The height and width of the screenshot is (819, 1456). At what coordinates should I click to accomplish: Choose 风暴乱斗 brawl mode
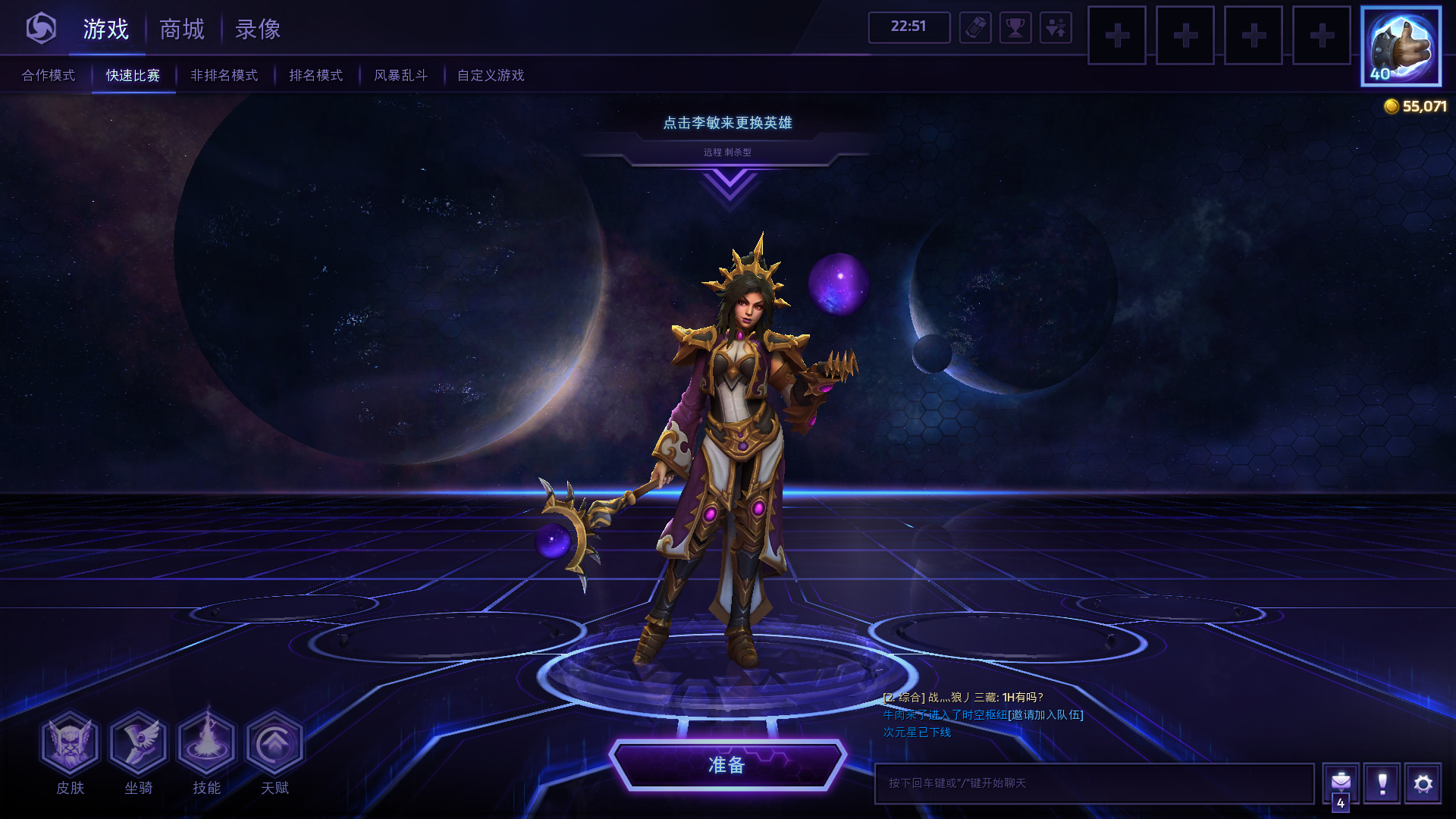(400, 75)
